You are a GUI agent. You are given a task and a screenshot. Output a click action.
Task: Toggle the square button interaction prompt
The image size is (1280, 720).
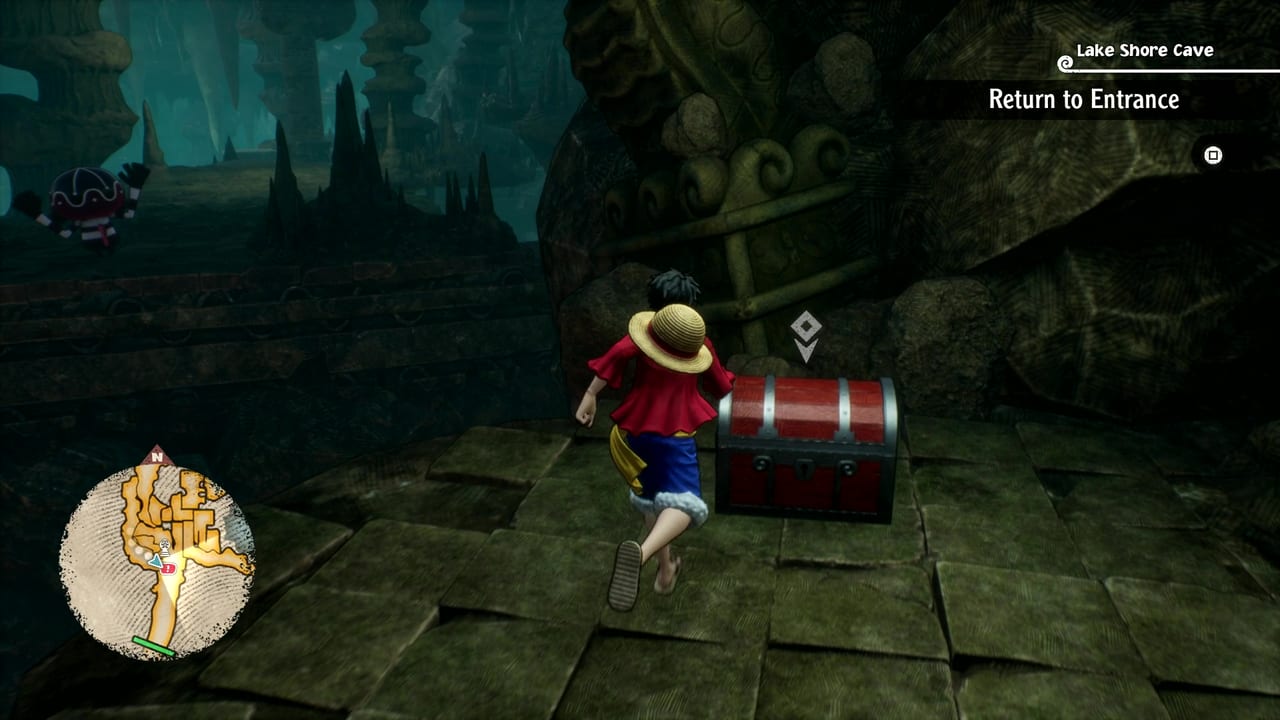pos(1212,156)
